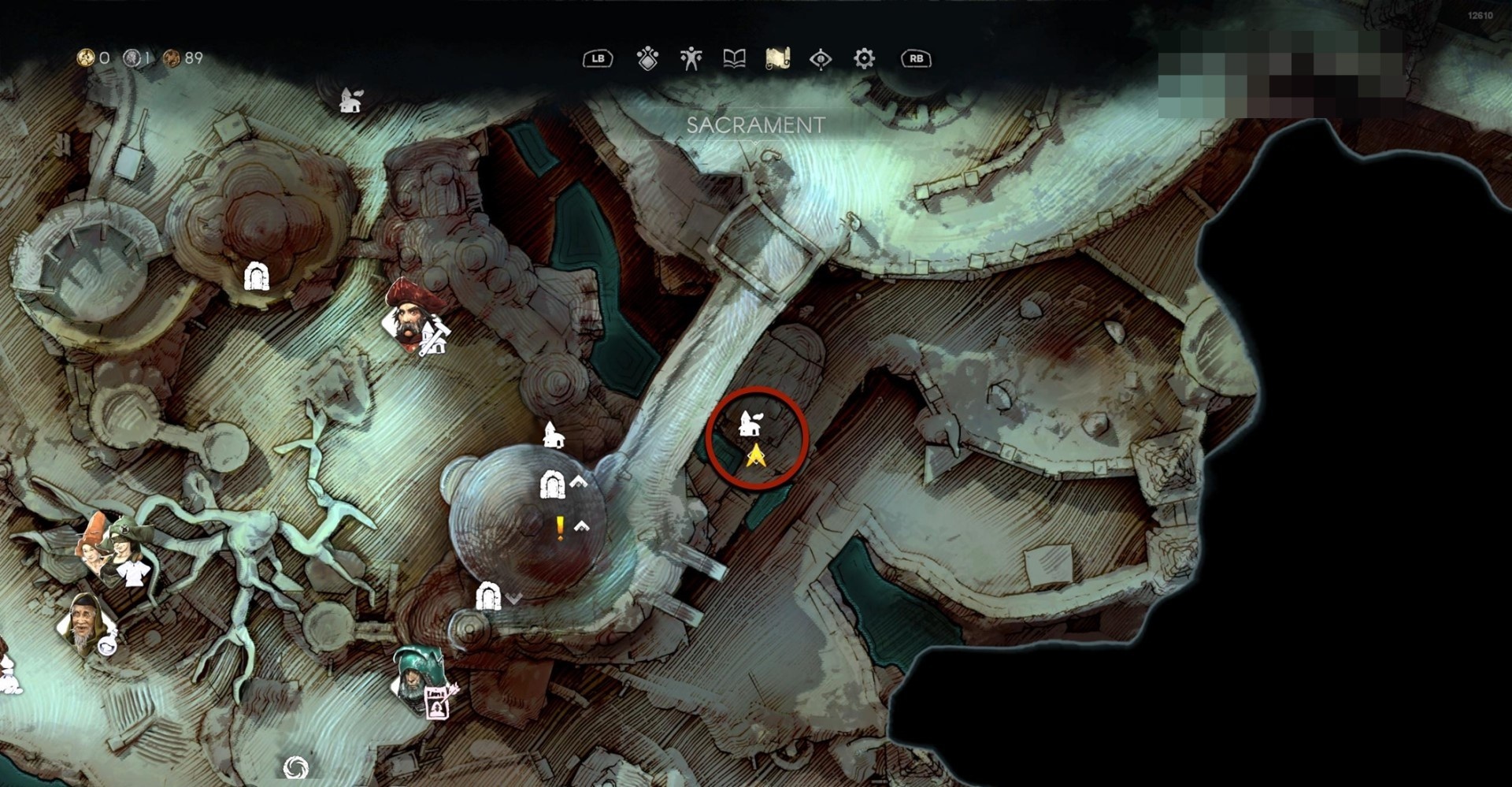Select the white swirl whisper marker

point(295,767)
